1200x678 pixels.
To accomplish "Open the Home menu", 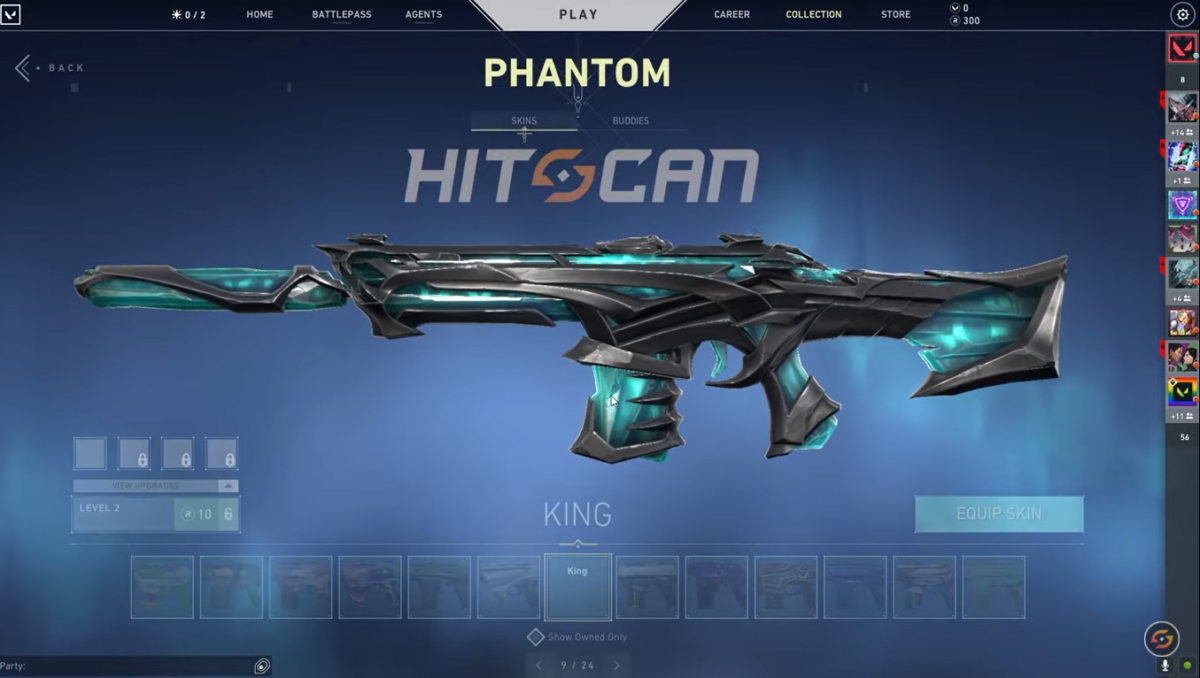I will point(260,15).
